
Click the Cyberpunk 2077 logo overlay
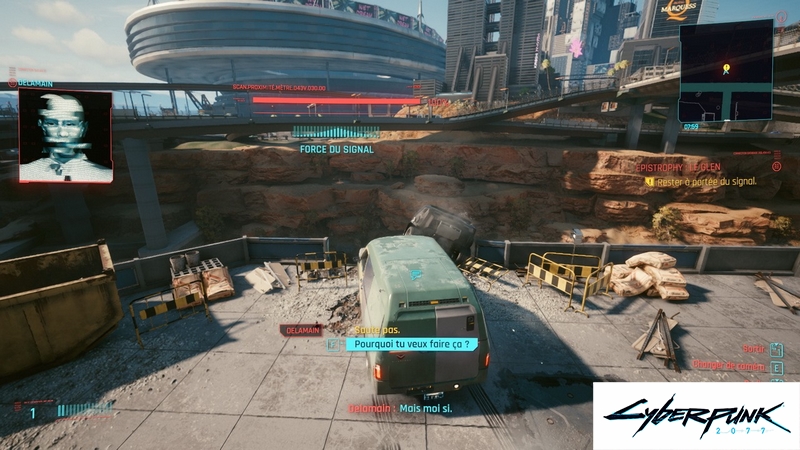pyautogui.click(x=695, y=415)
